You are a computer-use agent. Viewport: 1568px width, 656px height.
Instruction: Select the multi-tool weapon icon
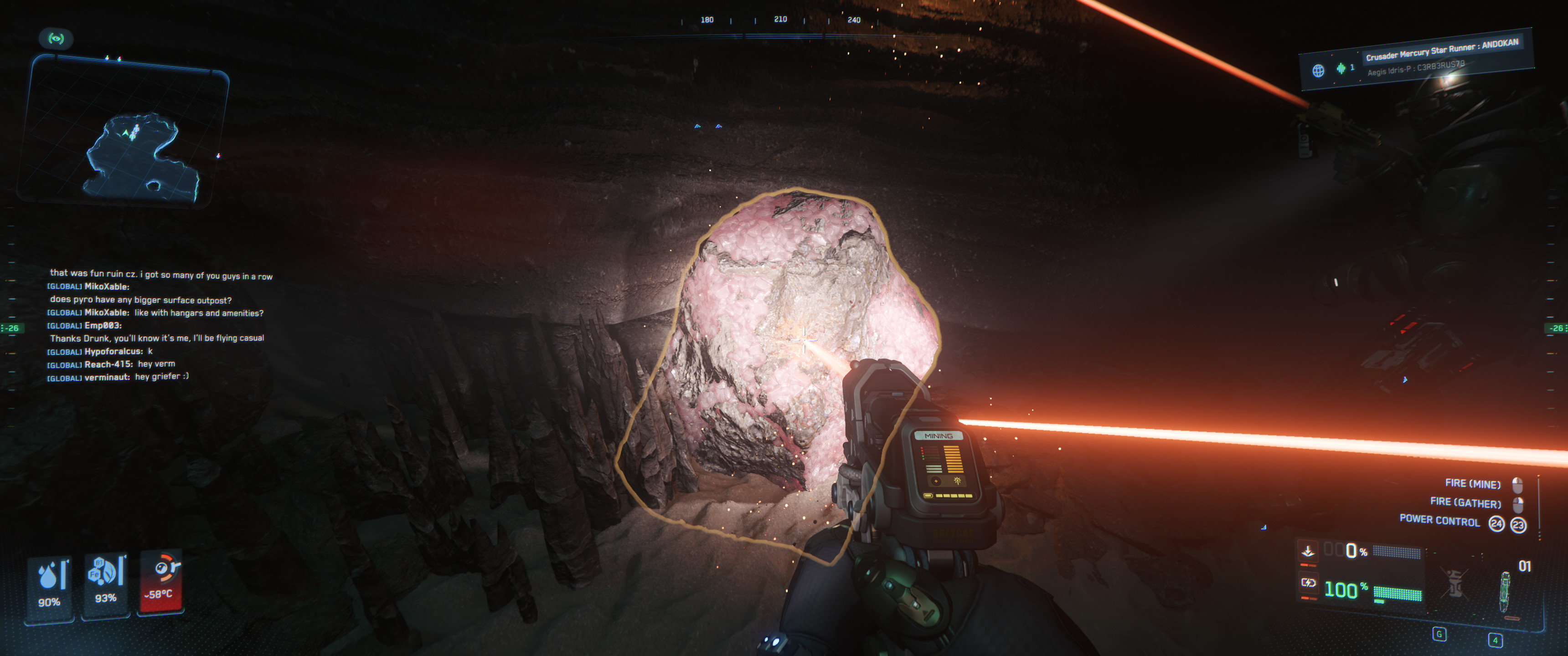click(x=1505, y=591)
